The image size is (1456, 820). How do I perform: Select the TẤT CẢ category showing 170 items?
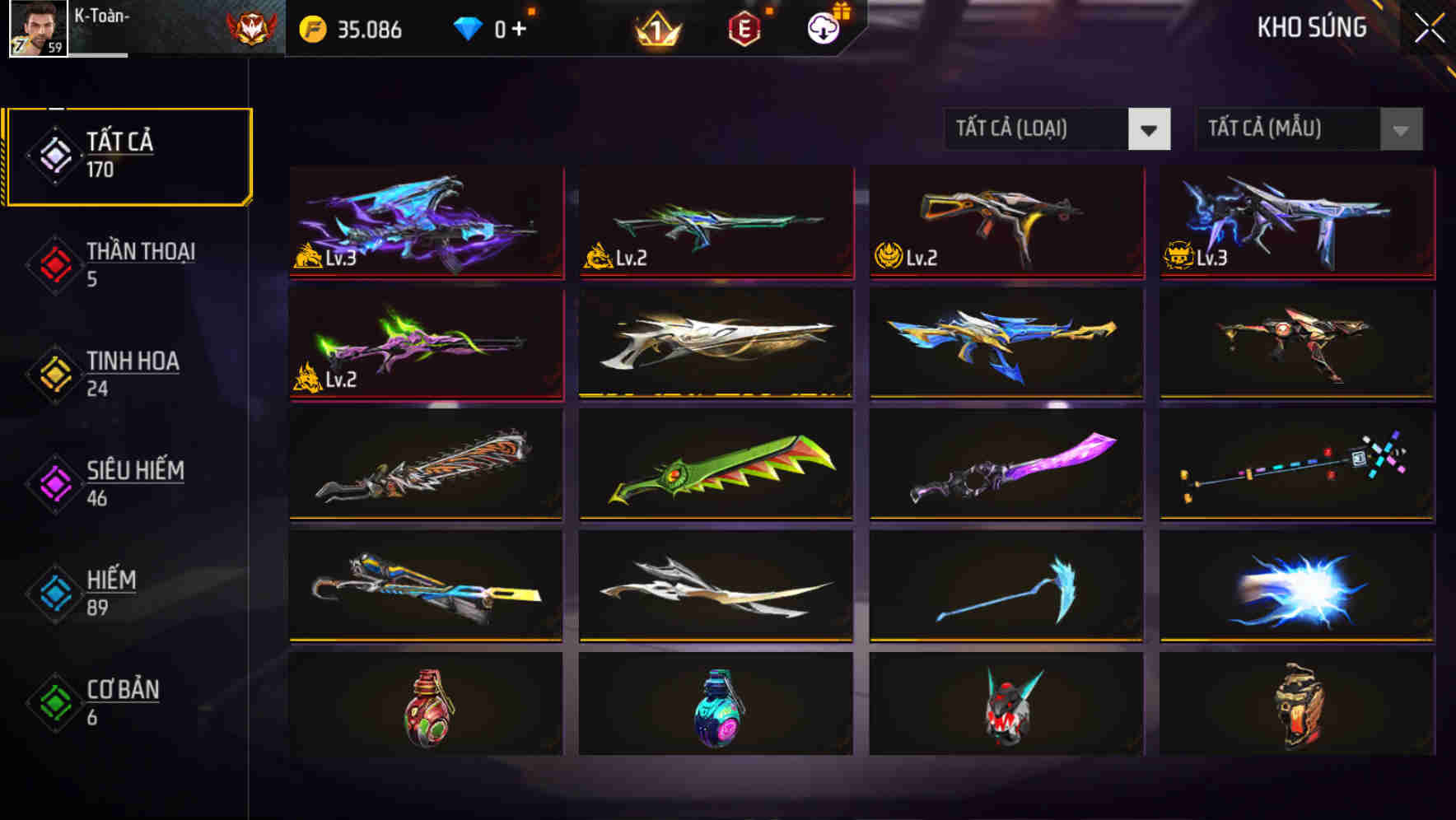pyautogui.click(x=122, y=154)
